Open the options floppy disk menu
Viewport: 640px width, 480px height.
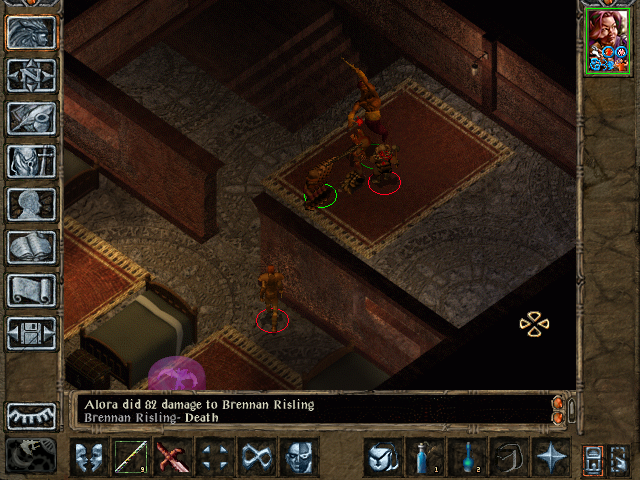[x=31, y=333]
